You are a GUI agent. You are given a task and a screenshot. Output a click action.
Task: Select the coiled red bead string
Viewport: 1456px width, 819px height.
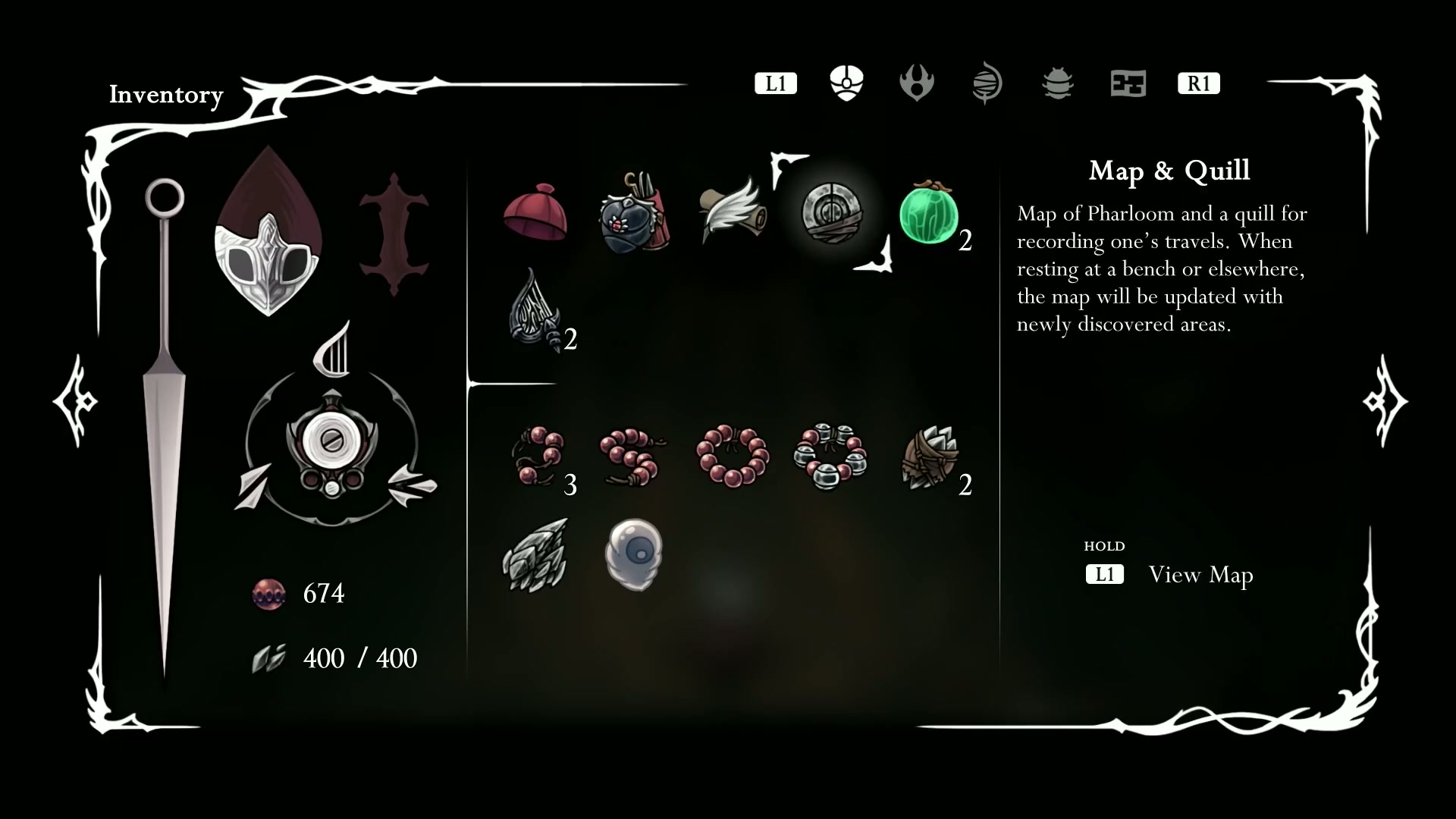[x=632, y=457]
